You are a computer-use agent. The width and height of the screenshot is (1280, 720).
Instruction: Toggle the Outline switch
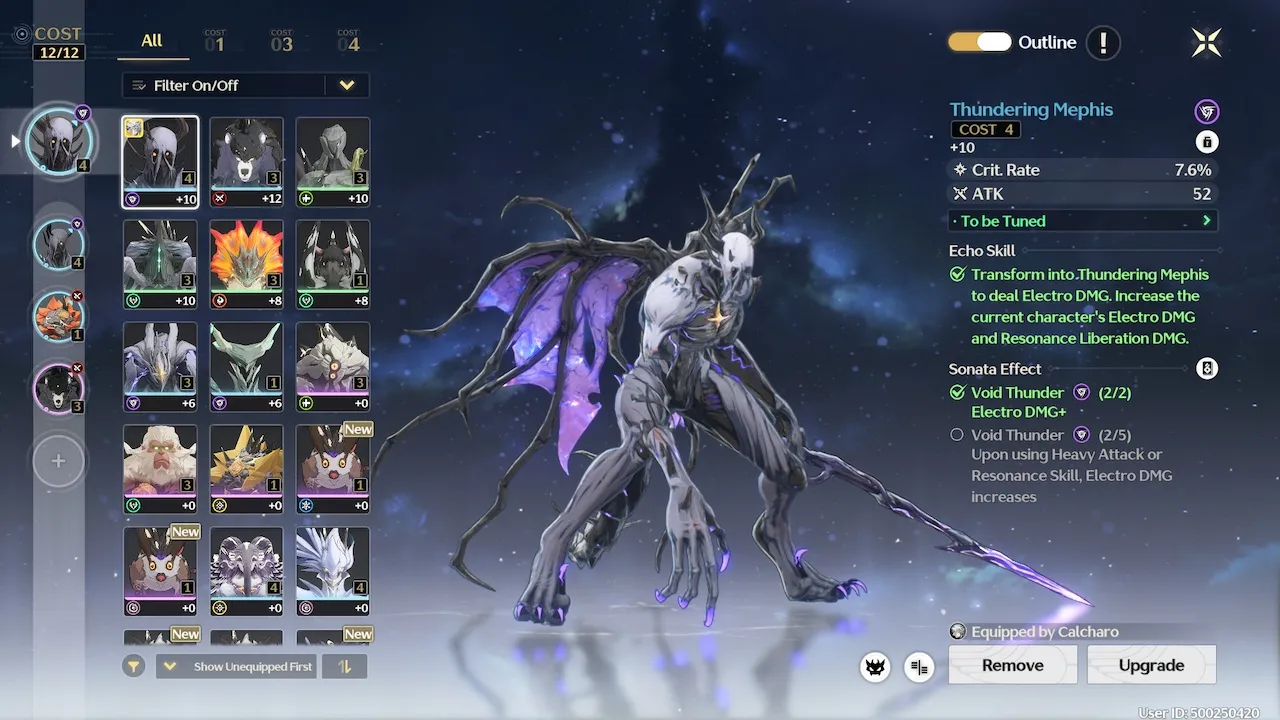[980, 42]
